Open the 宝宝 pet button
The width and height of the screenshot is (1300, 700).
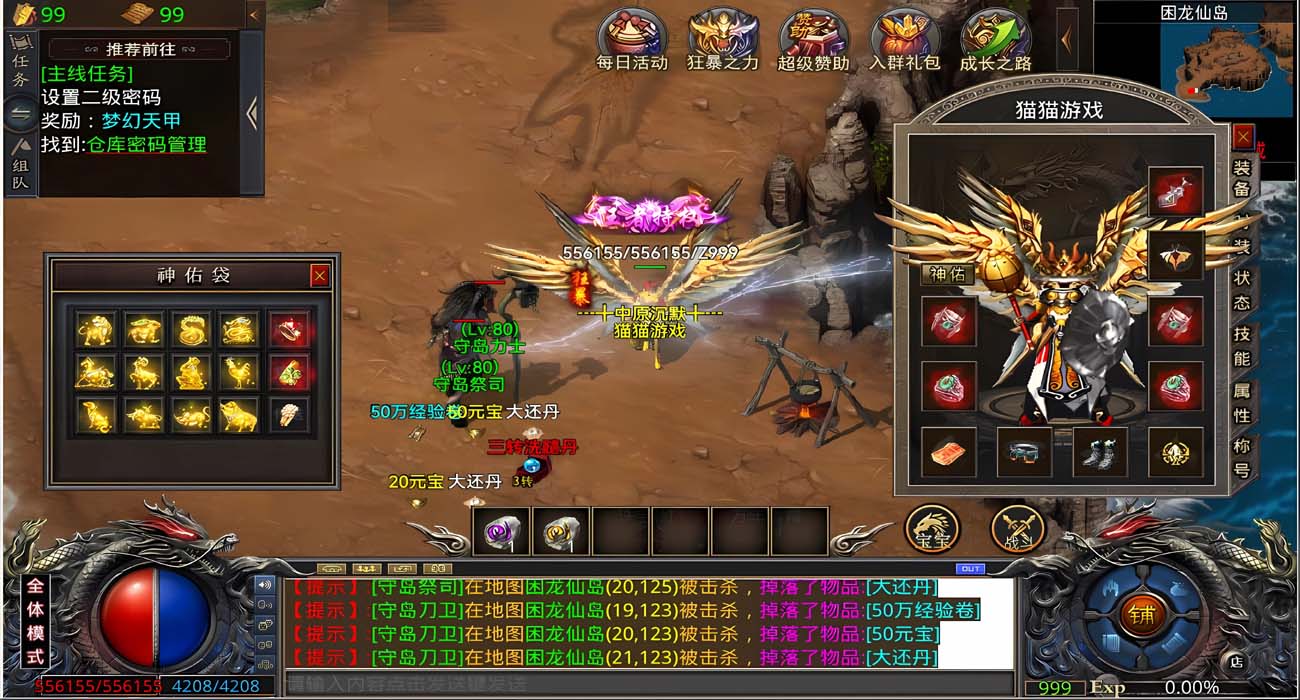(933, 528)
